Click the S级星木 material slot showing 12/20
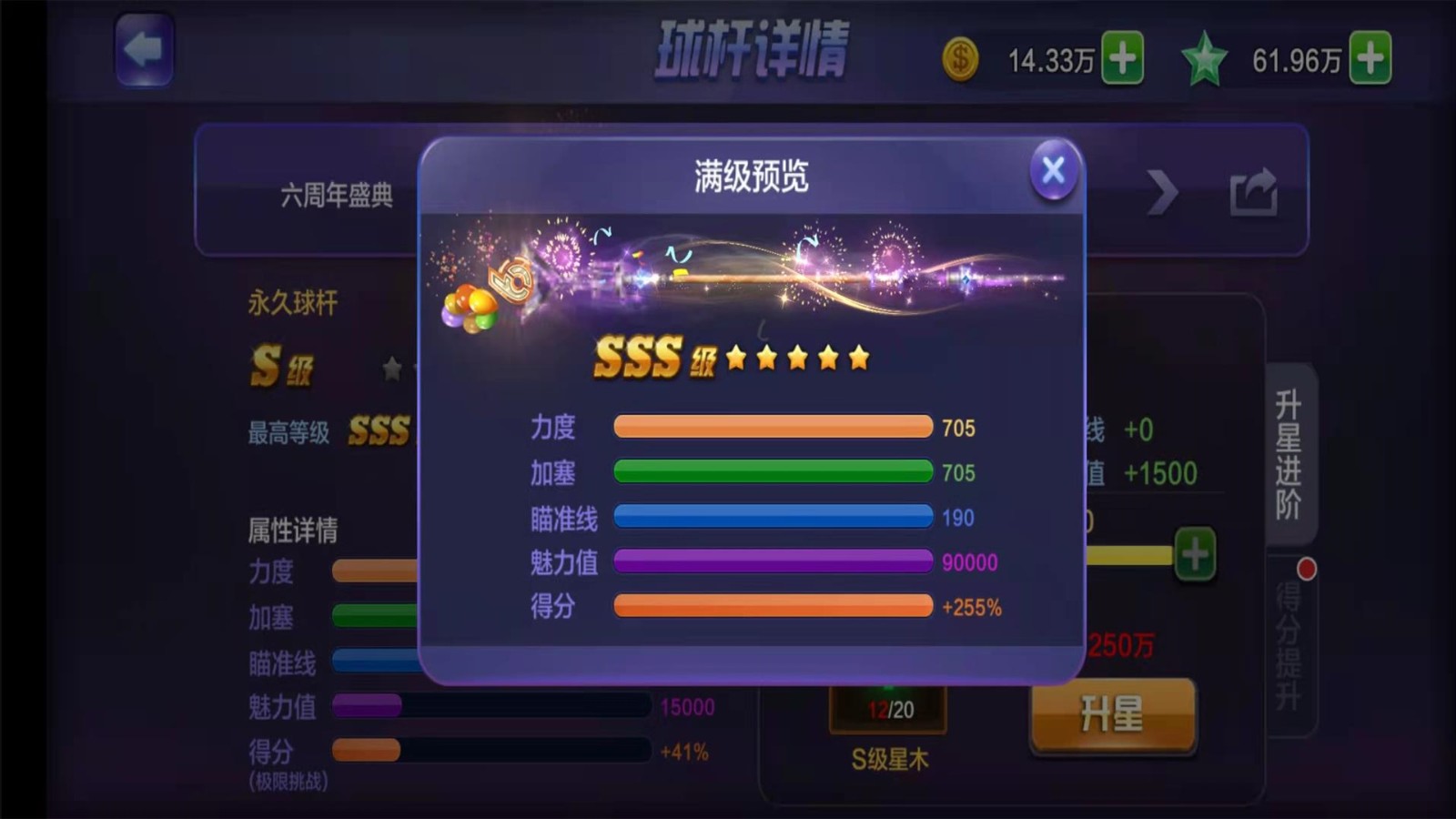Image resolution: width=1456 pixels, height=819 pixels. pos(887,711)
